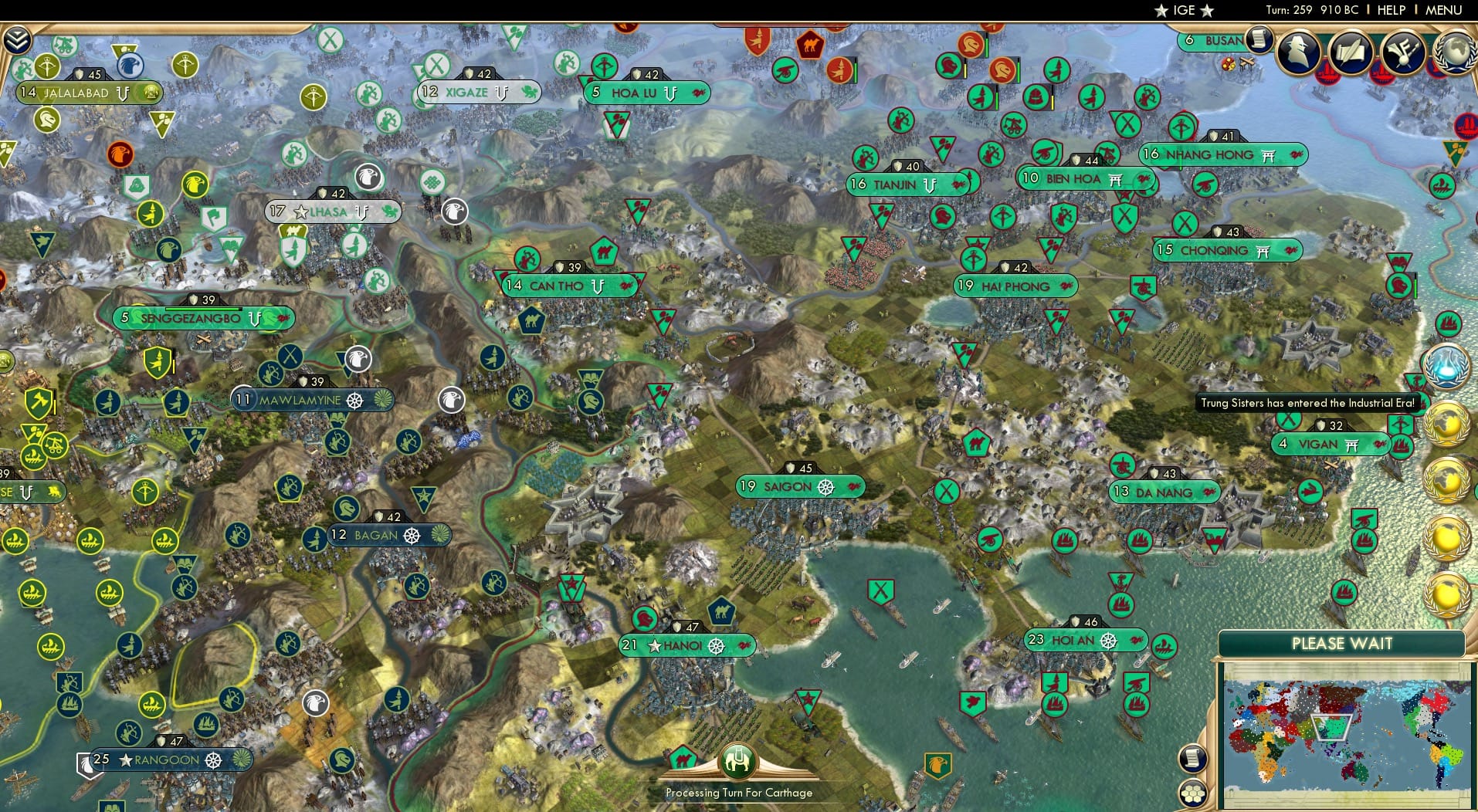1478x812 pixels.
Task: Click the bottom yellow globe notification
Action: (1447, 595)
